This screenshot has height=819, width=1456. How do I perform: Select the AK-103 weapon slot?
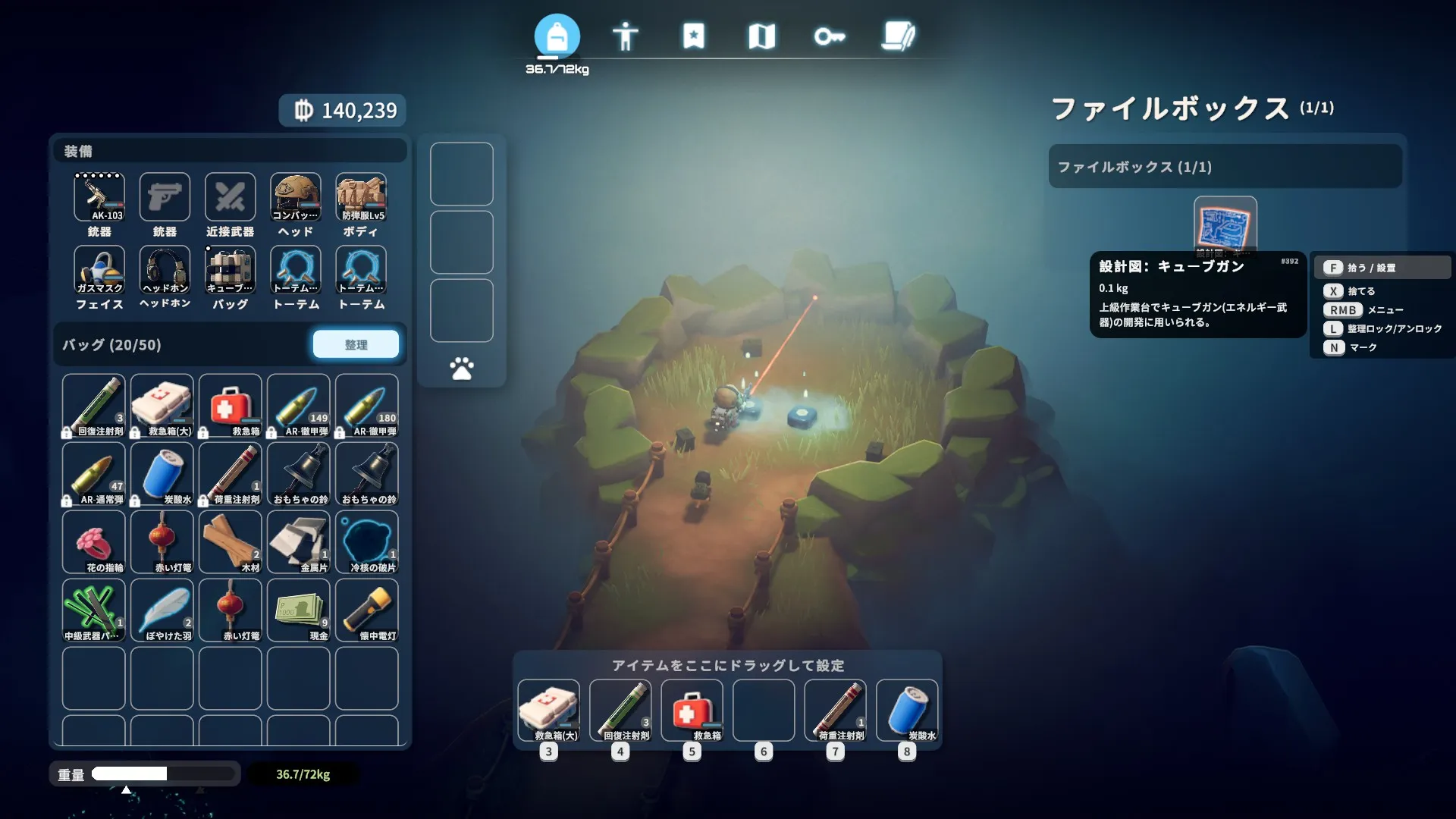tap(99, 197)
